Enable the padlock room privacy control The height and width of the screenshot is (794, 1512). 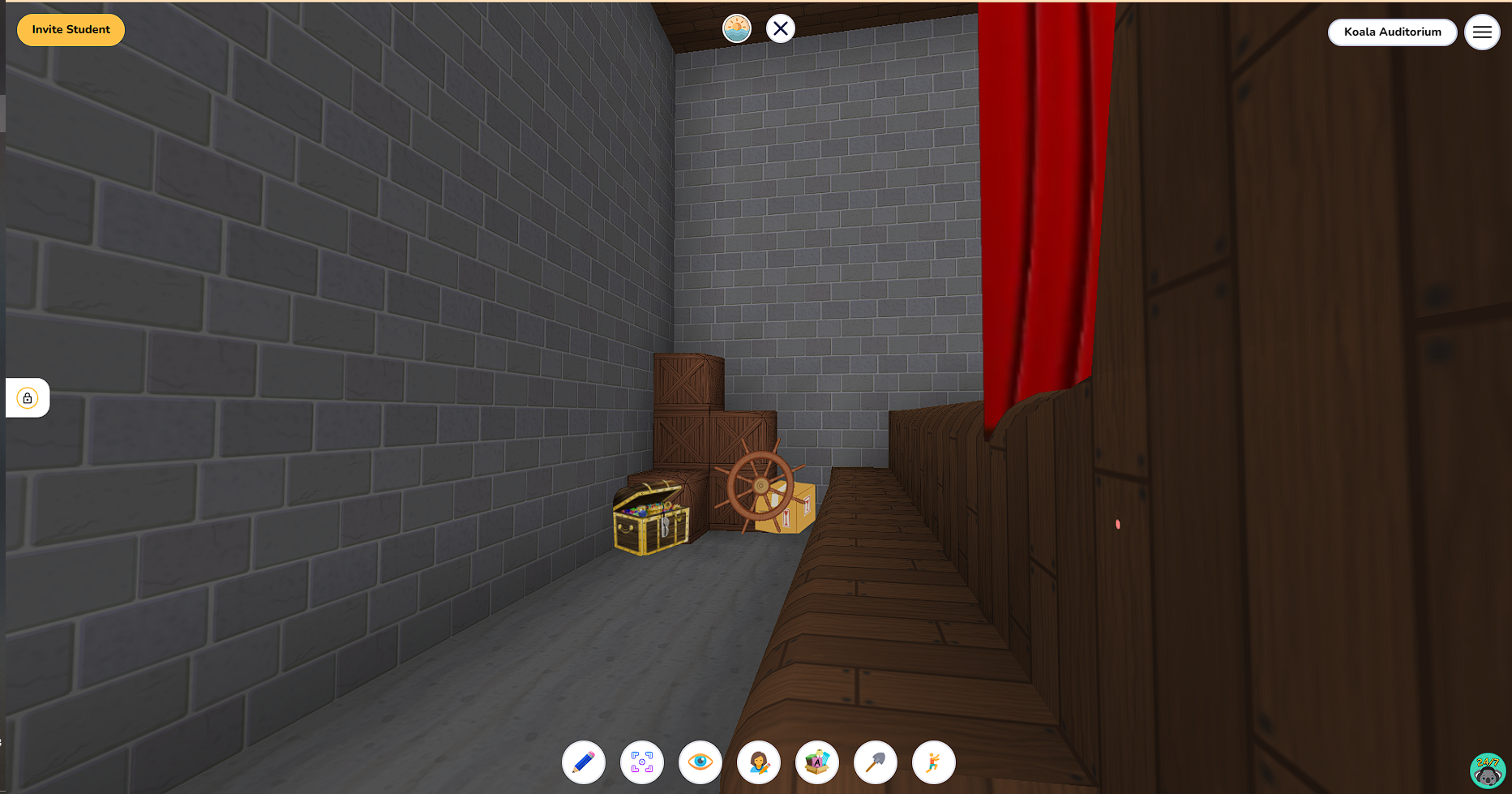point(28,397)
